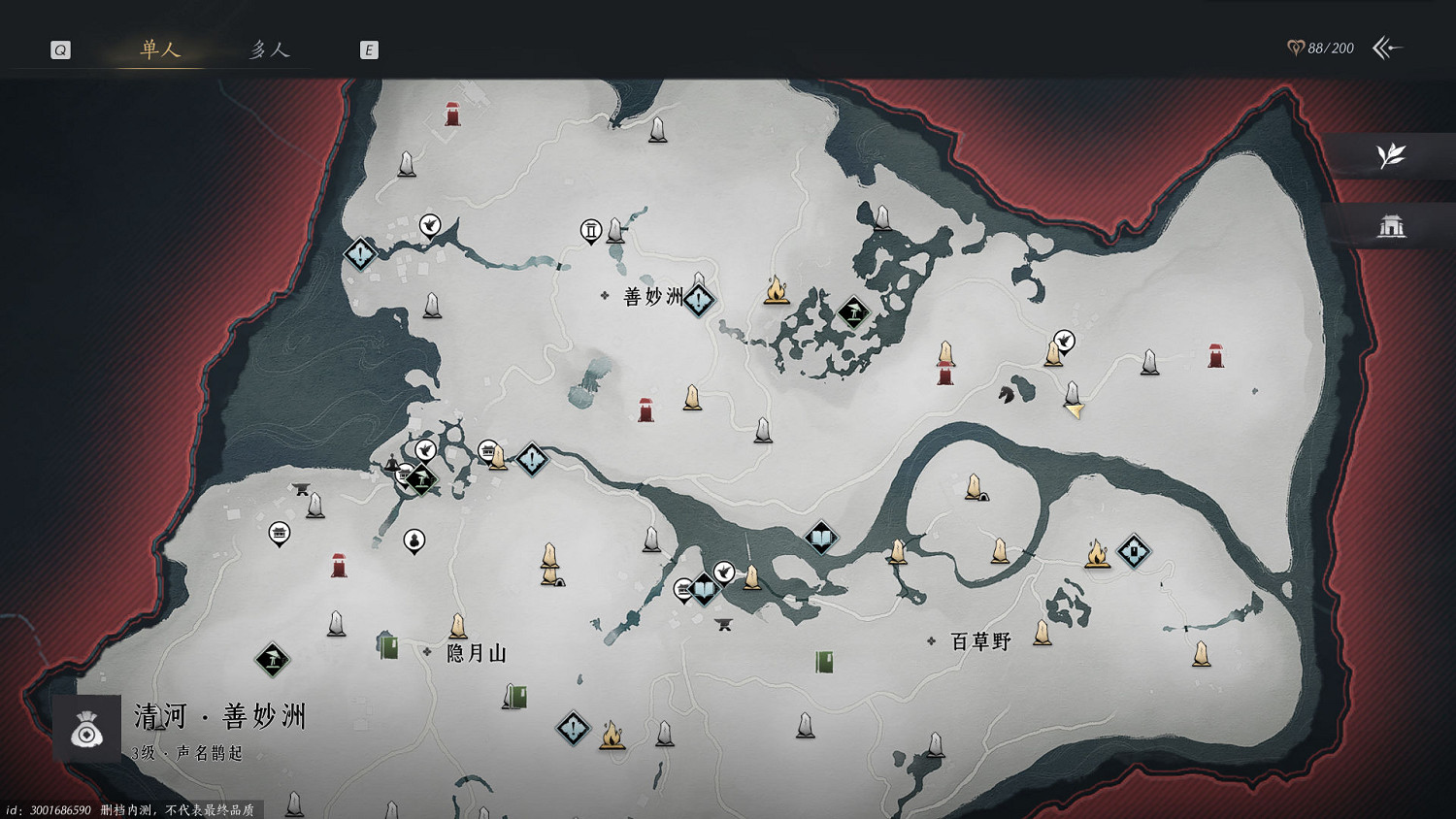Open the exclamation quest marker near 善妙洲 label
Screen dimensions: 1456x819
698,300
